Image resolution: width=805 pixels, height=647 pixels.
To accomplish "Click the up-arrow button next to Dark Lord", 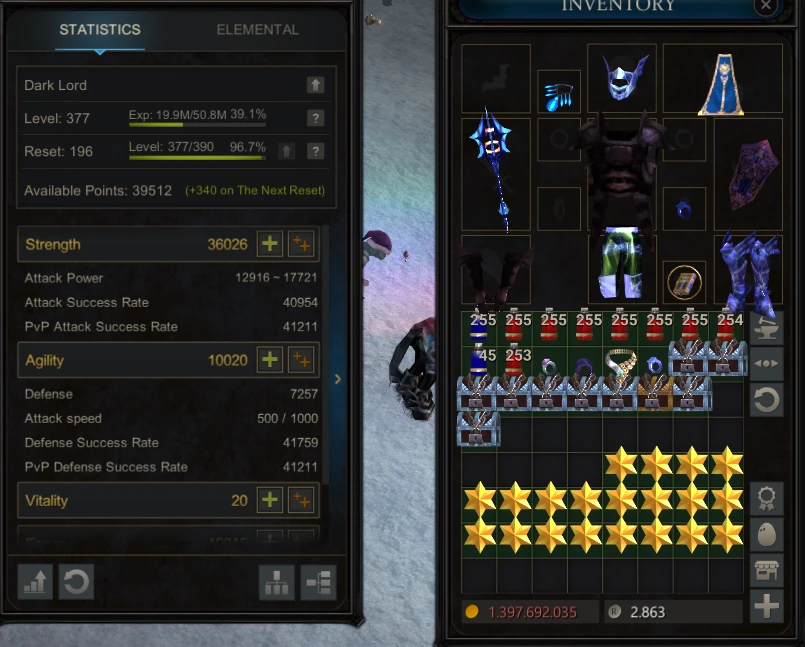I will [315, 85].
